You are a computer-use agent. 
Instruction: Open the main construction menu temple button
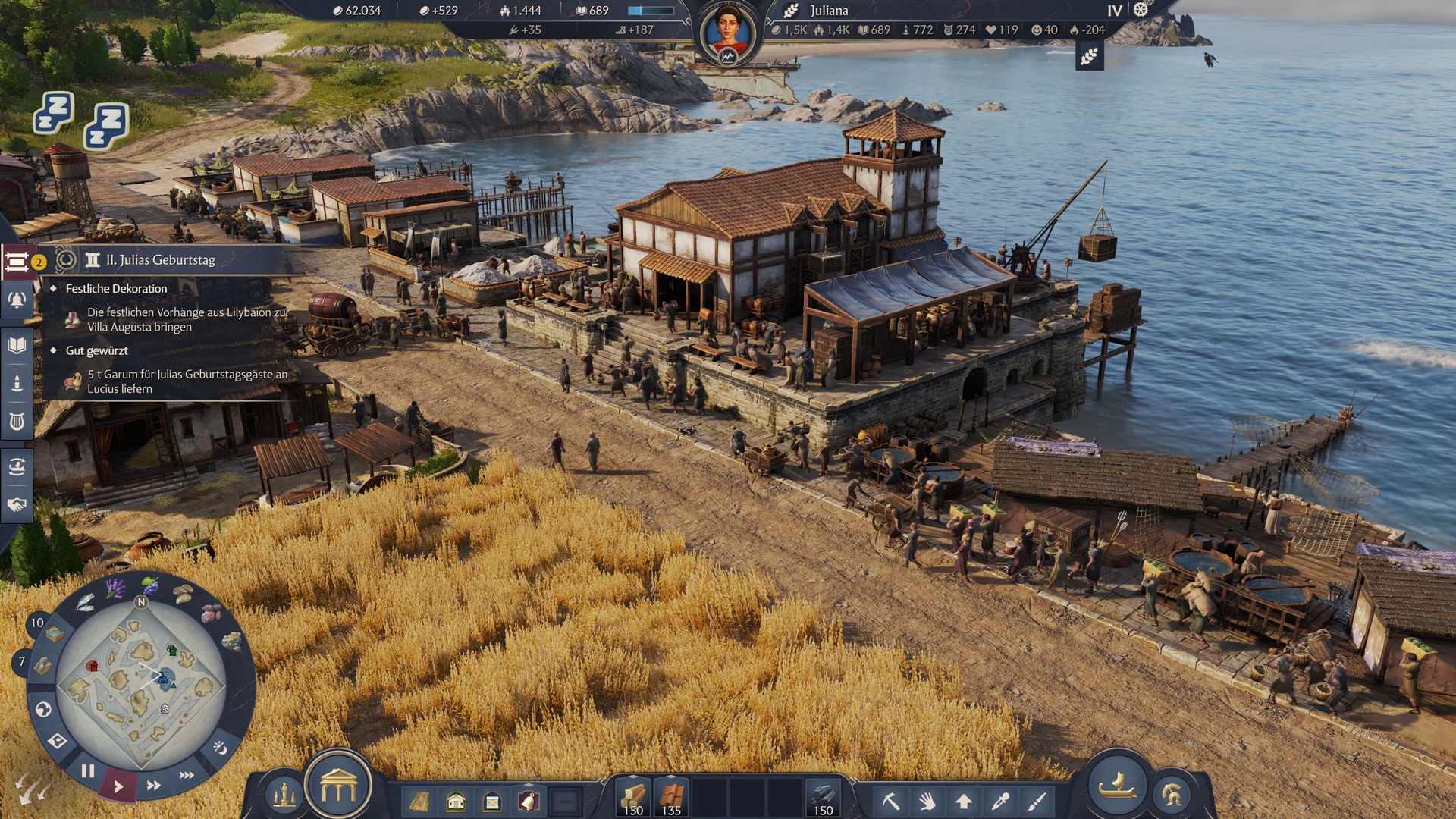[x=338, y=787]
